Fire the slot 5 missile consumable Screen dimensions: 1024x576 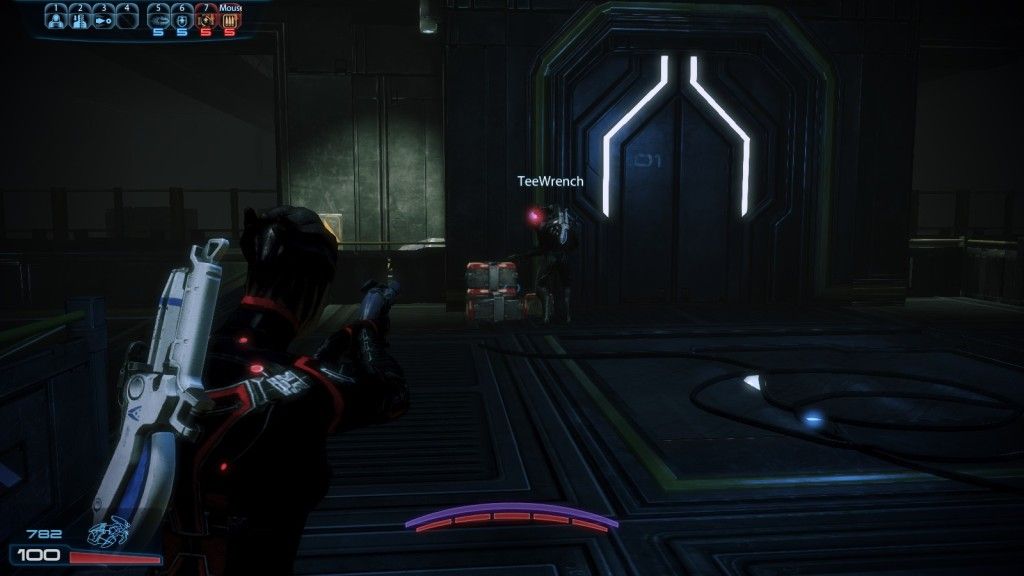159,20
